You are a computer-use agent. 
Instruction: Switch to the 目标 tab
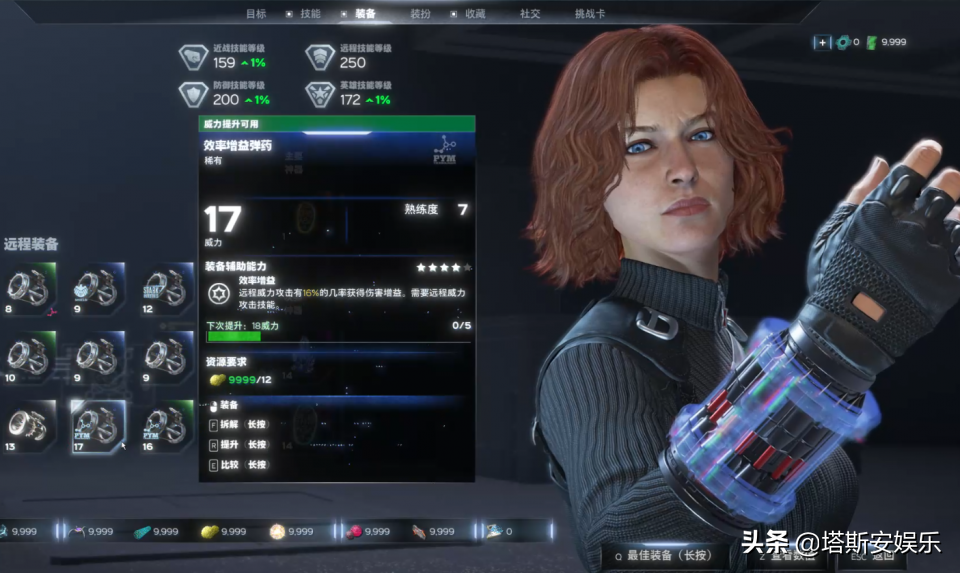(x=256, y=14)
